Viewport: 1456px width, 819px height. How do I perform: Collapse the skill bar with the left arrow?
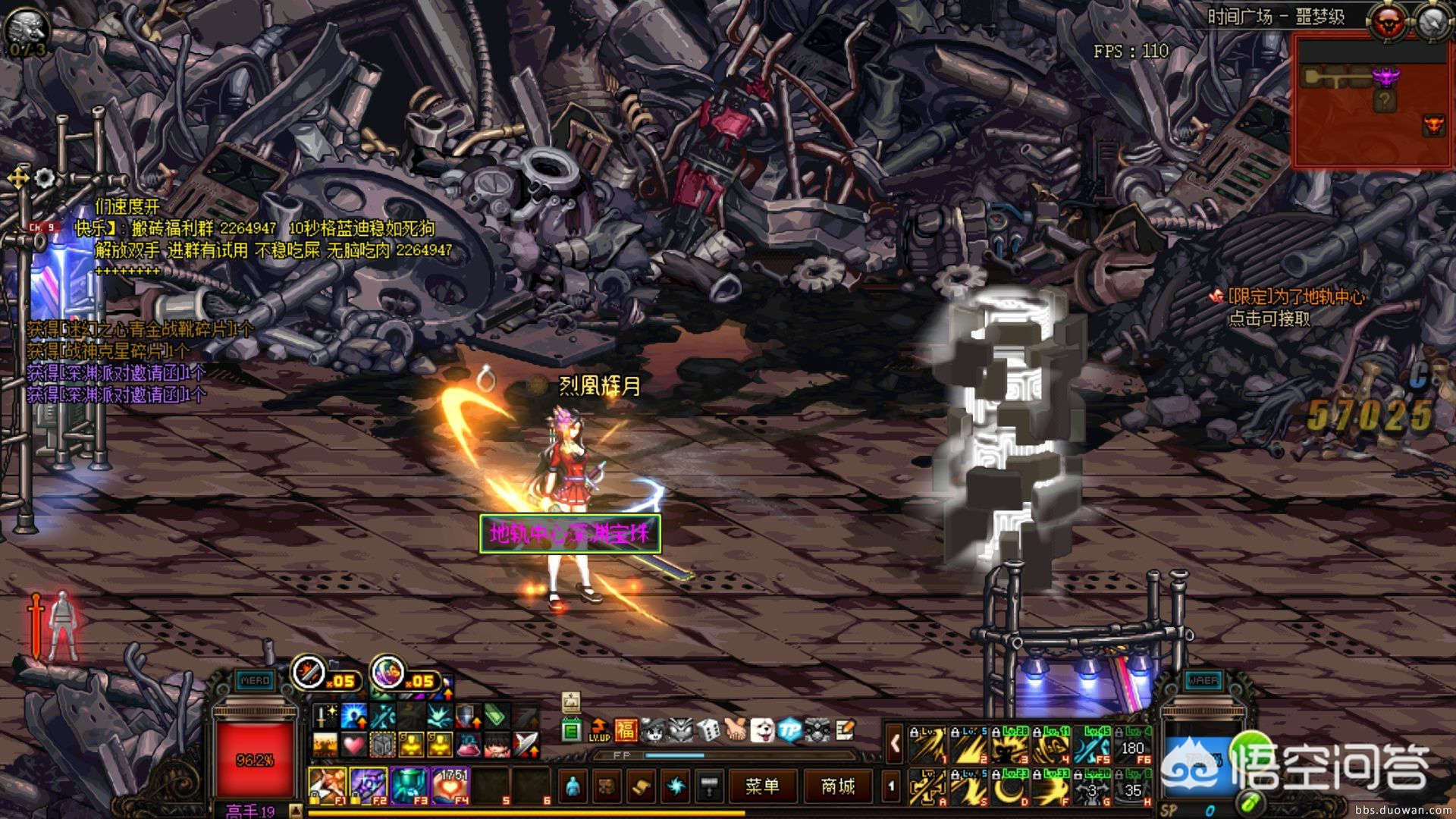point(895,745)
